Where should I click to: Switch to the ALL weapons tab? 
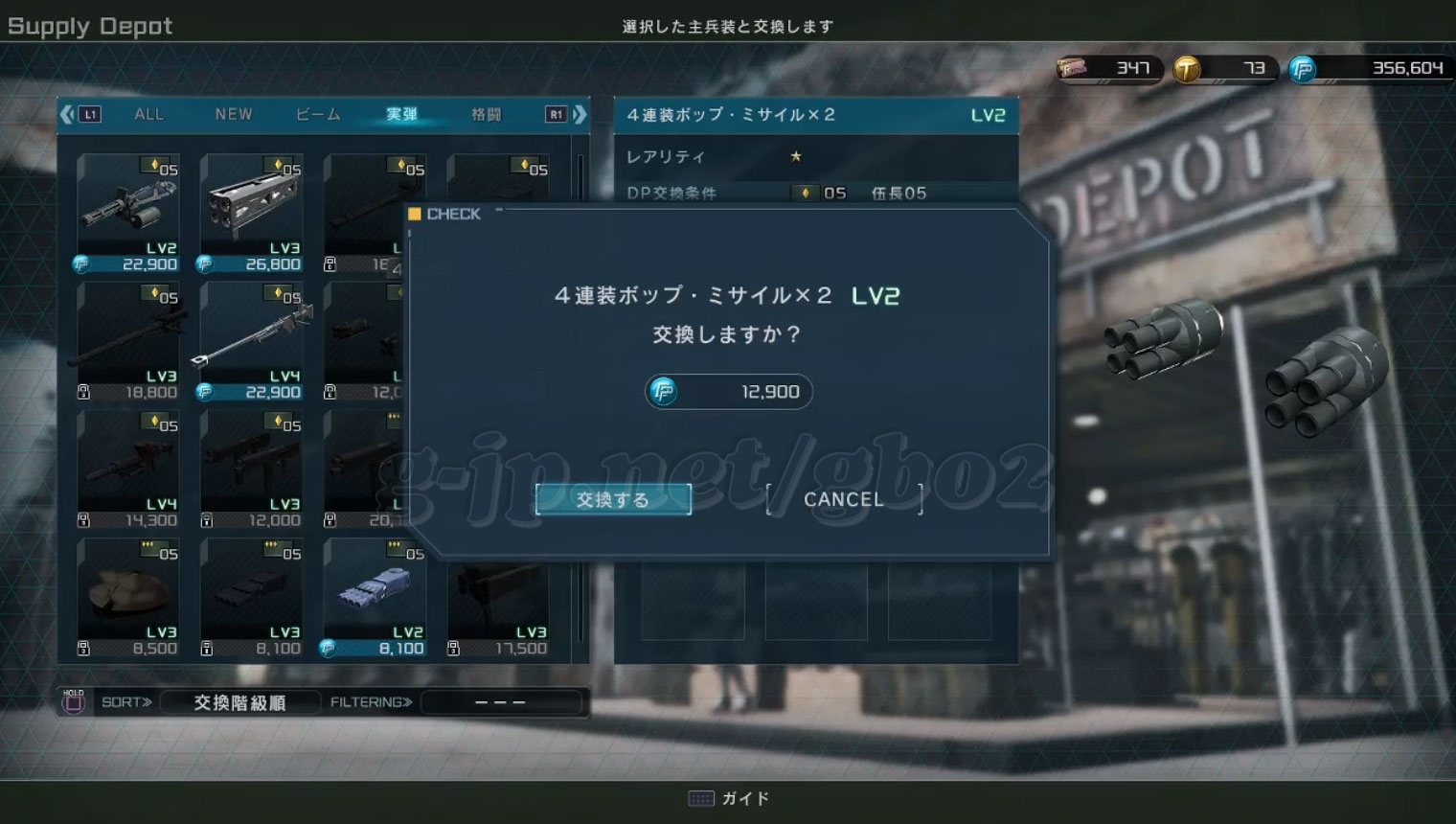pos(148,114)
